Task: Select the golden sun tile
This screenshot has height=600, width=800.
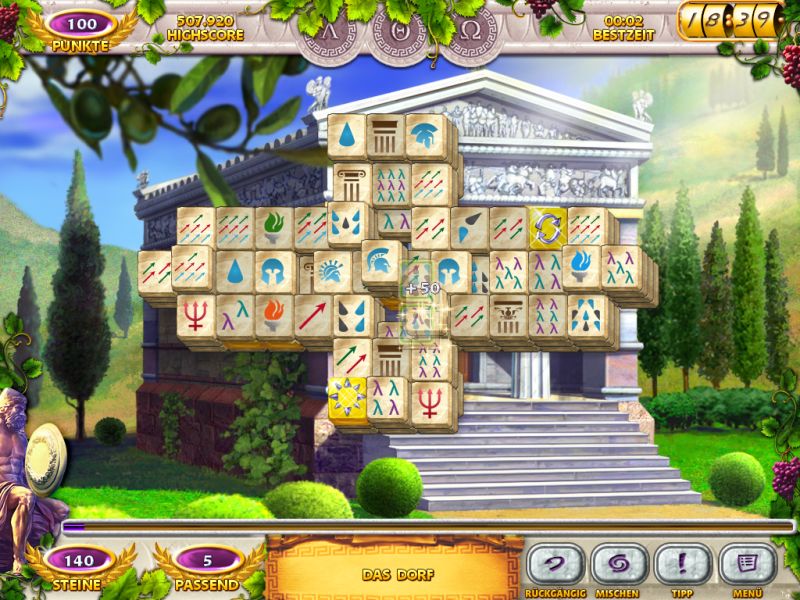Action: pyautogui.click(x=347, y=396)
